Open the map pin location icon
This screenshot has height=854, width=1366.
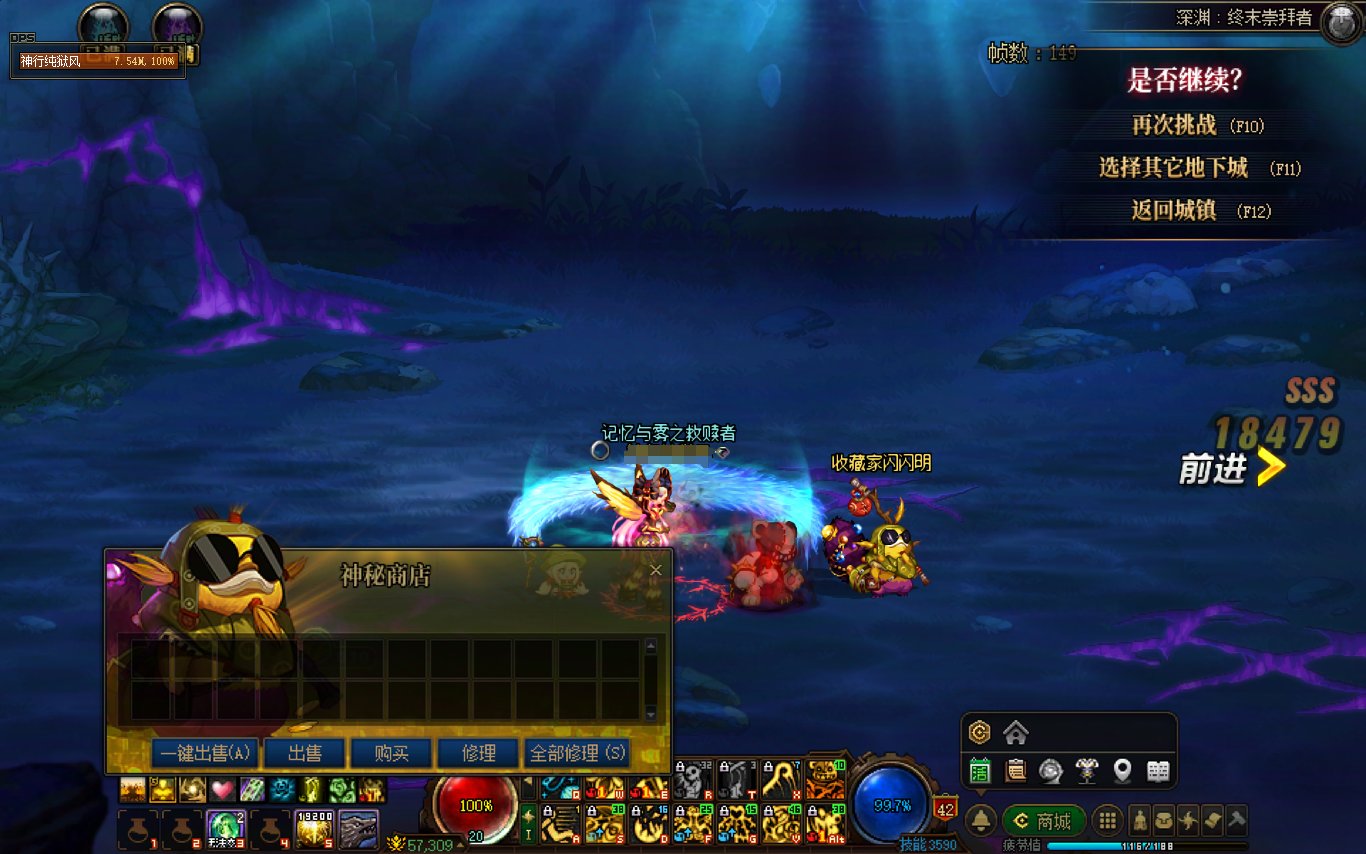tap(1123, 771)
